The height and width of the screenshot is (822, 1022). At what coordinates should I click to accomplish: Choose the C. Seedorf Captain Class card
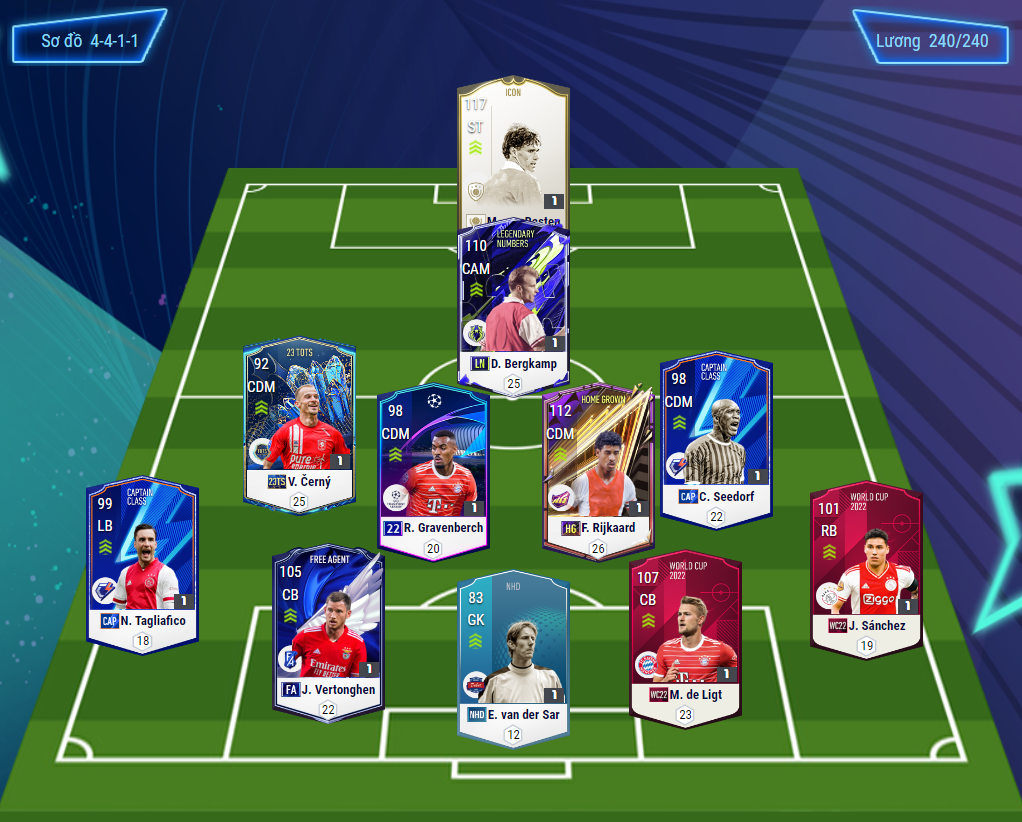tap(715, 435)
